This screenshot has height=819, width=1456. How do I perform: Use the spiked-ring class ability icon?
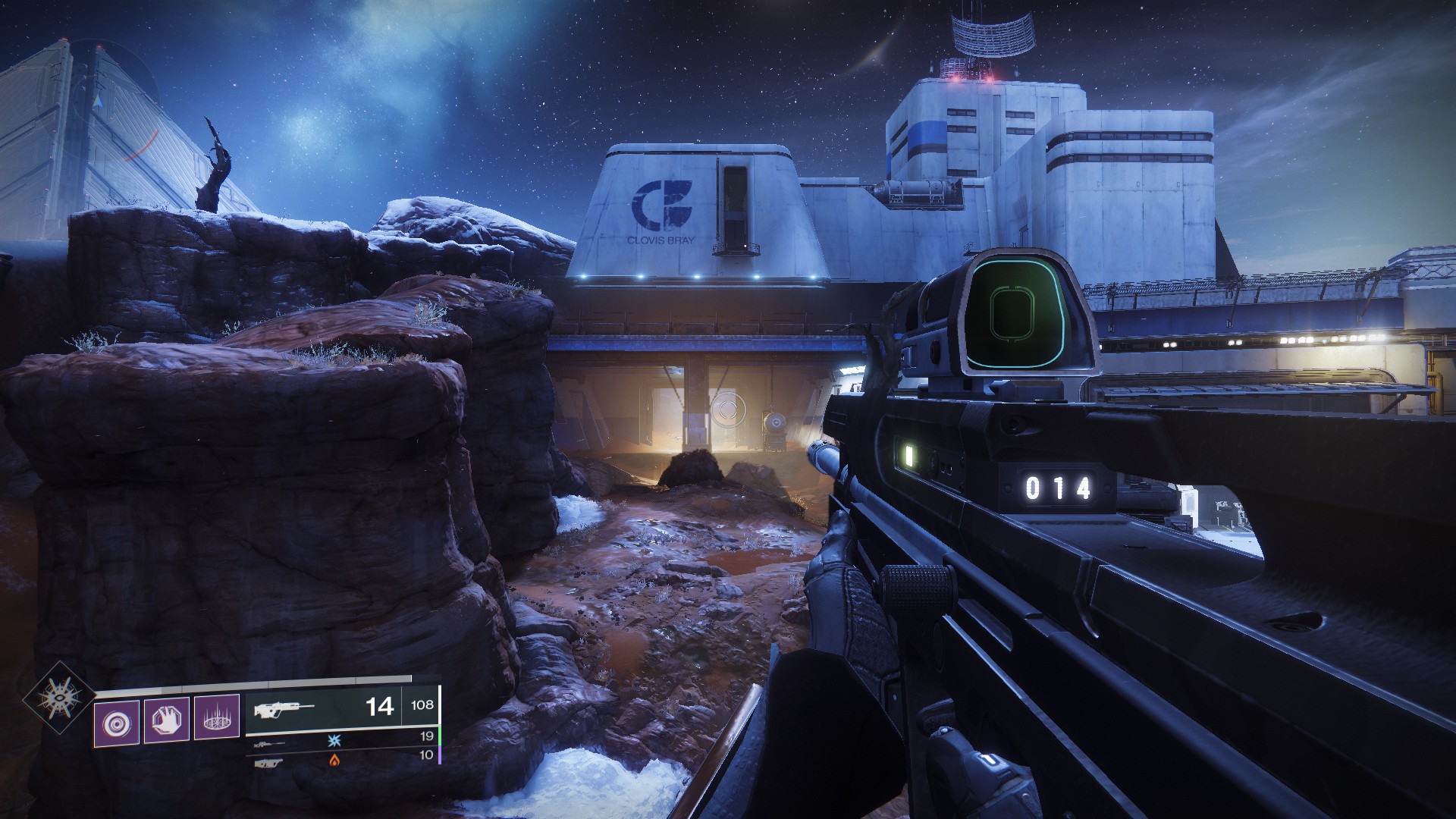(216, 717)
